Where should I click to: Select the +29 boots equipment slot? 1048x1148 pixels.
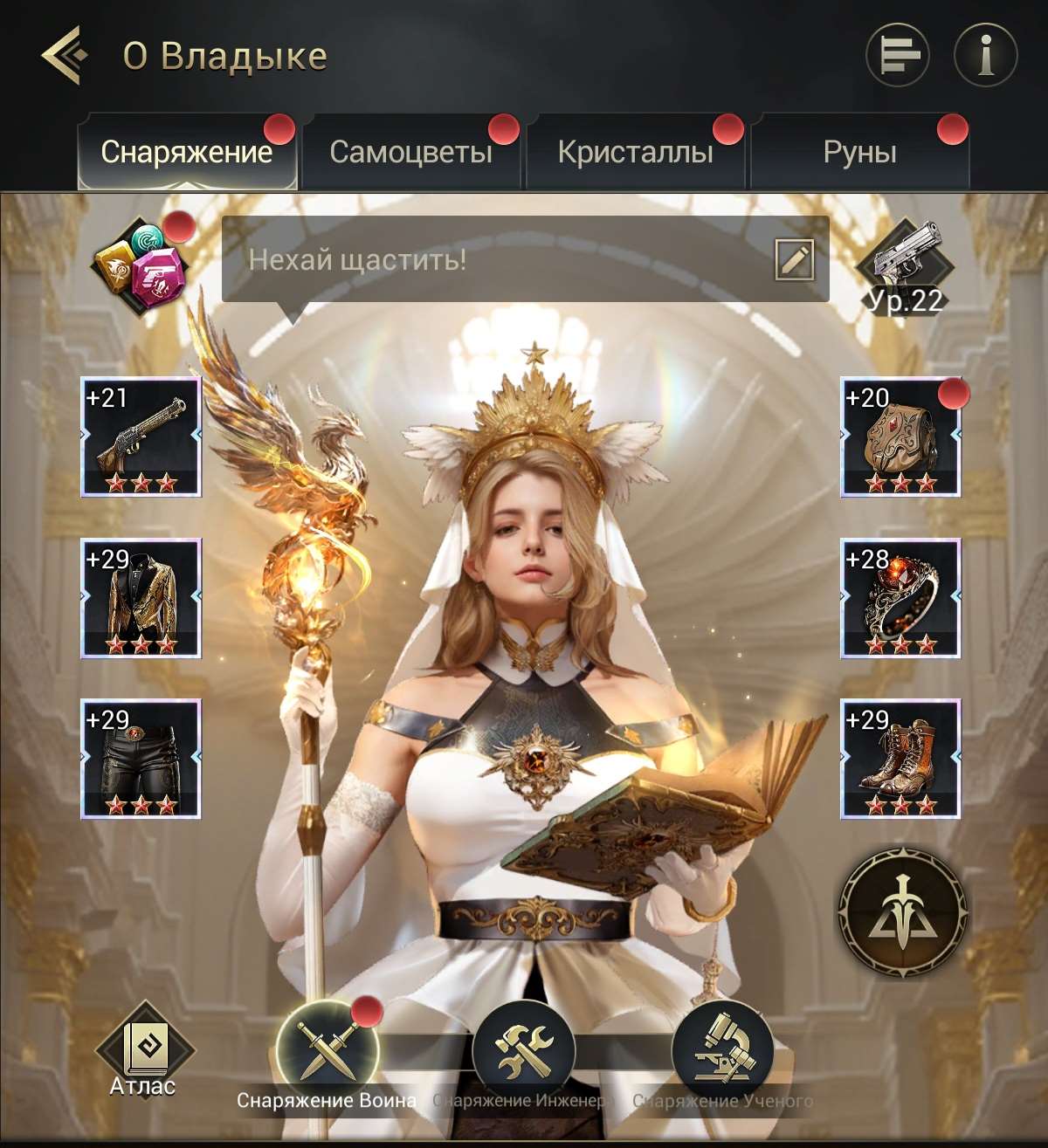coord(900,759)
